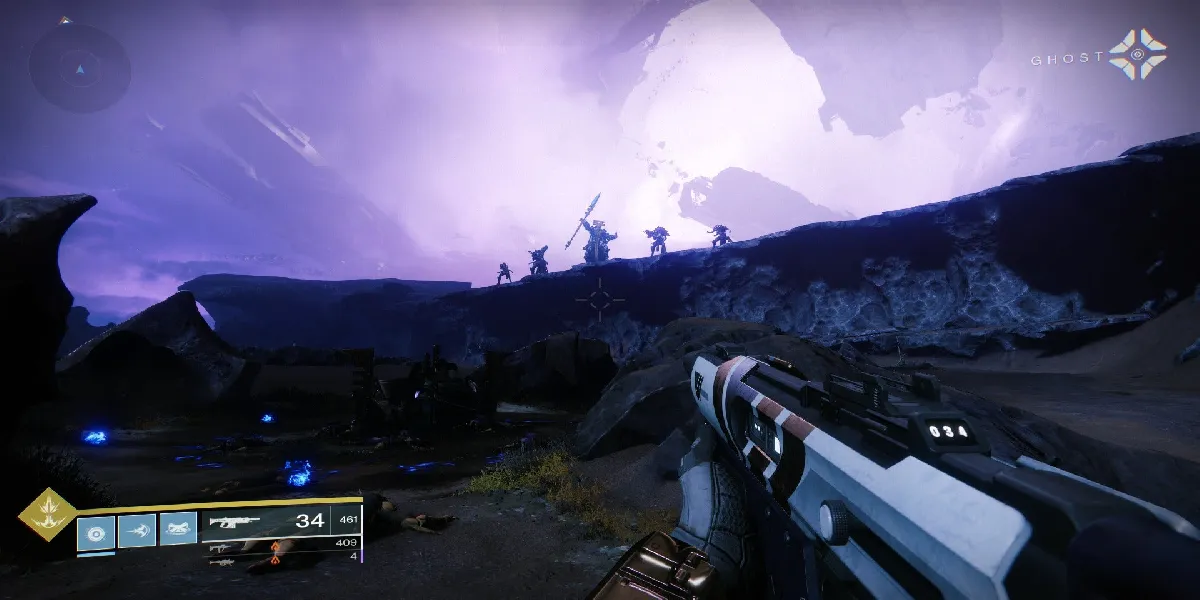1200x600 pixels.
Task: Select the grenade ability icon
Action: [97, 530]
